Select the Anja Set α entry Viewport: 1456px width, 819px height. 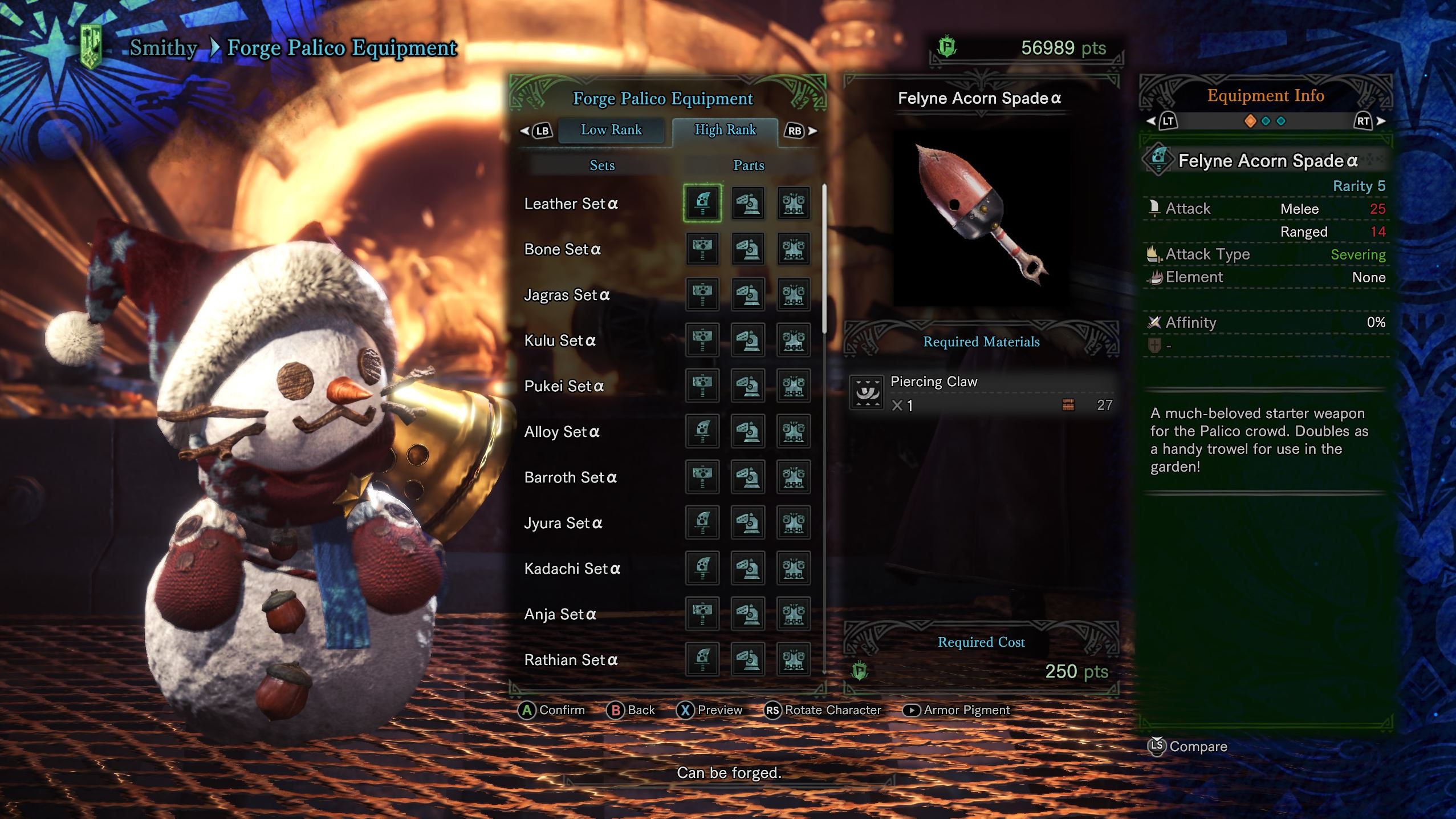point(560,614)
